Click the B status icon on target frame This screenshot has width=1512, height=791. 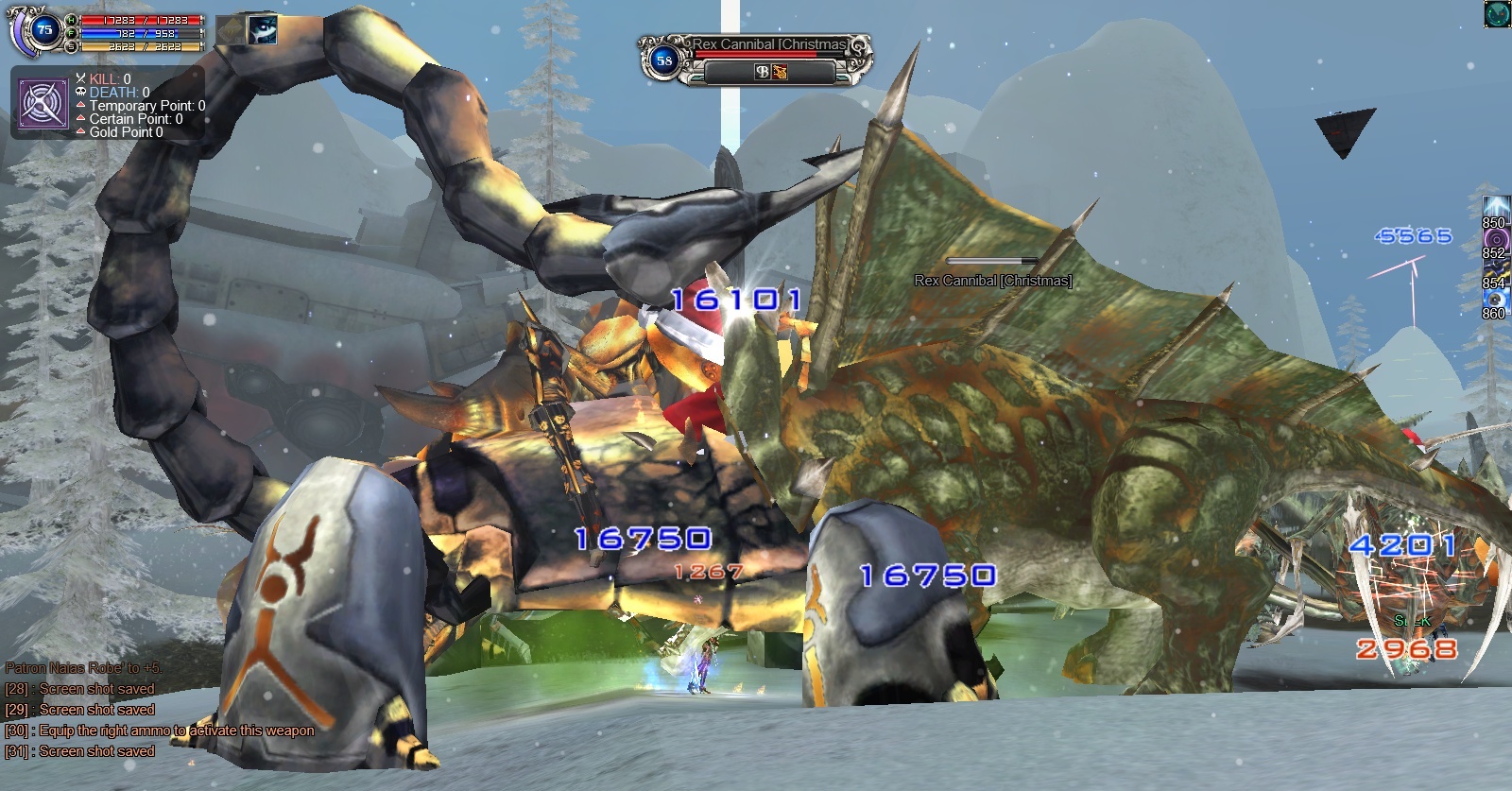(762, 72)
